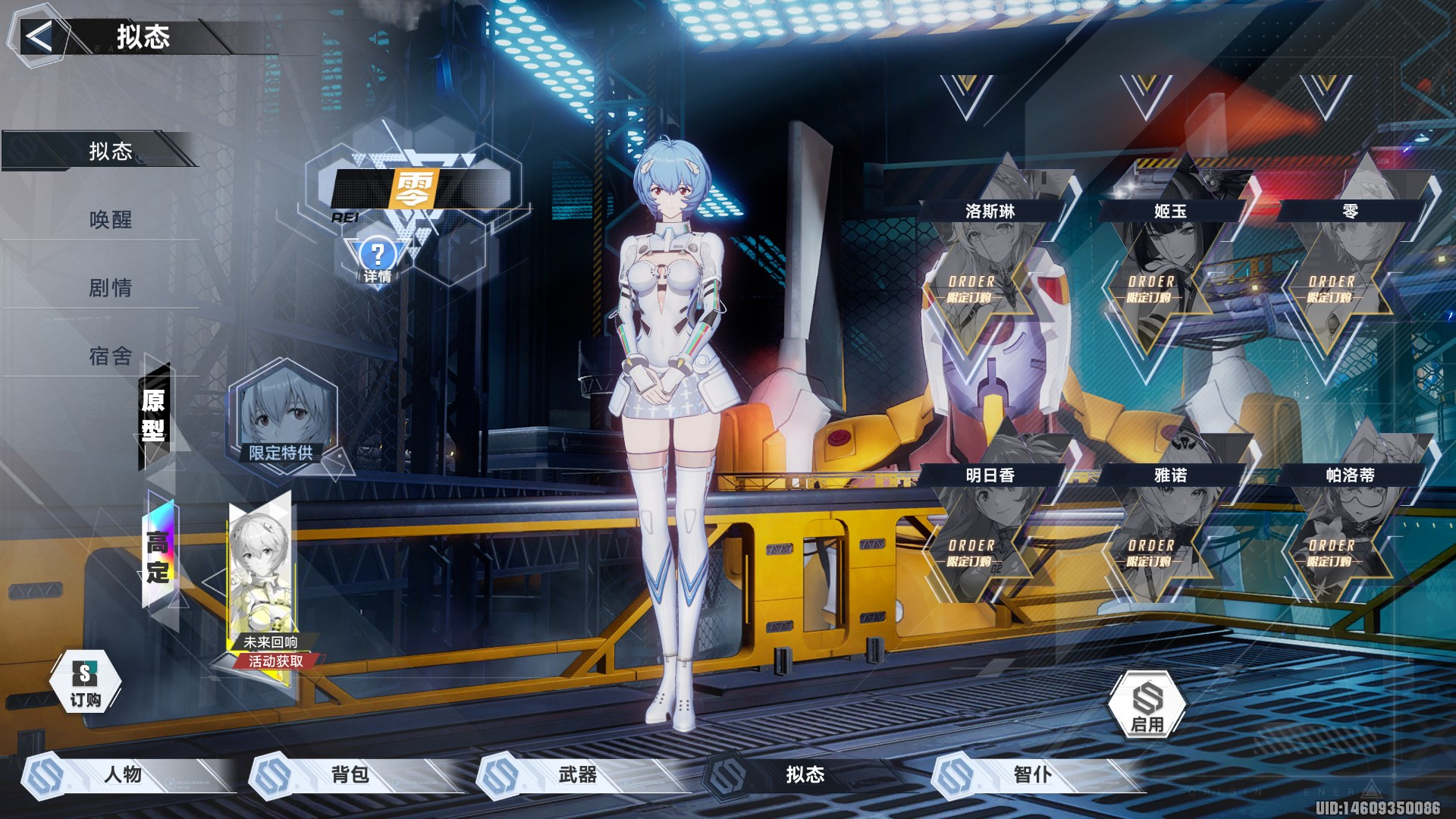Select the 拟态 side menu entry
Screen dimensions: 1456x819
[111, 152]
